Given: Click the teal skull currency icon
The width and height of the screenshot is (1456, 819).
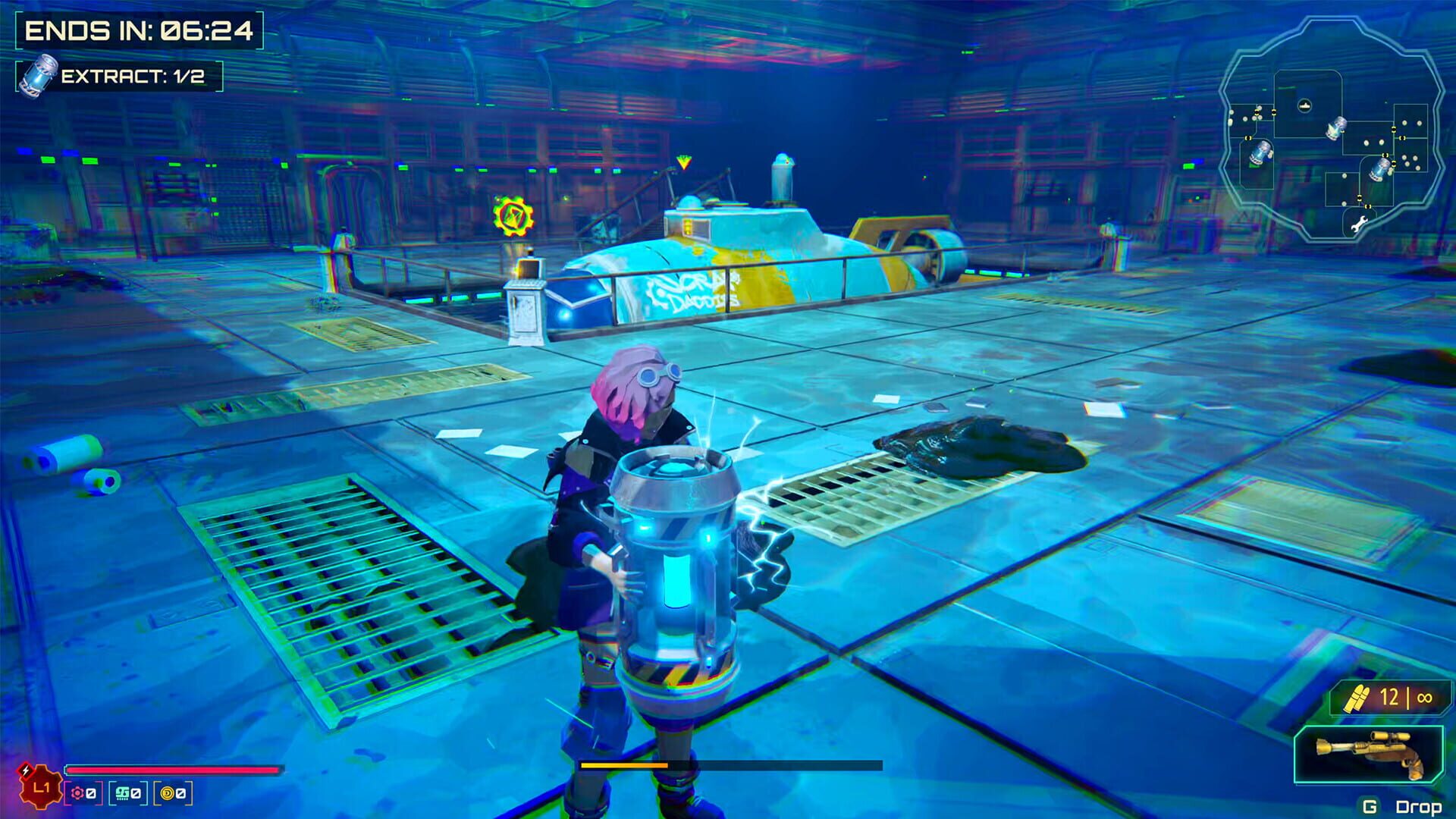Looking at the screenshot, I should (x=121, y=793).
